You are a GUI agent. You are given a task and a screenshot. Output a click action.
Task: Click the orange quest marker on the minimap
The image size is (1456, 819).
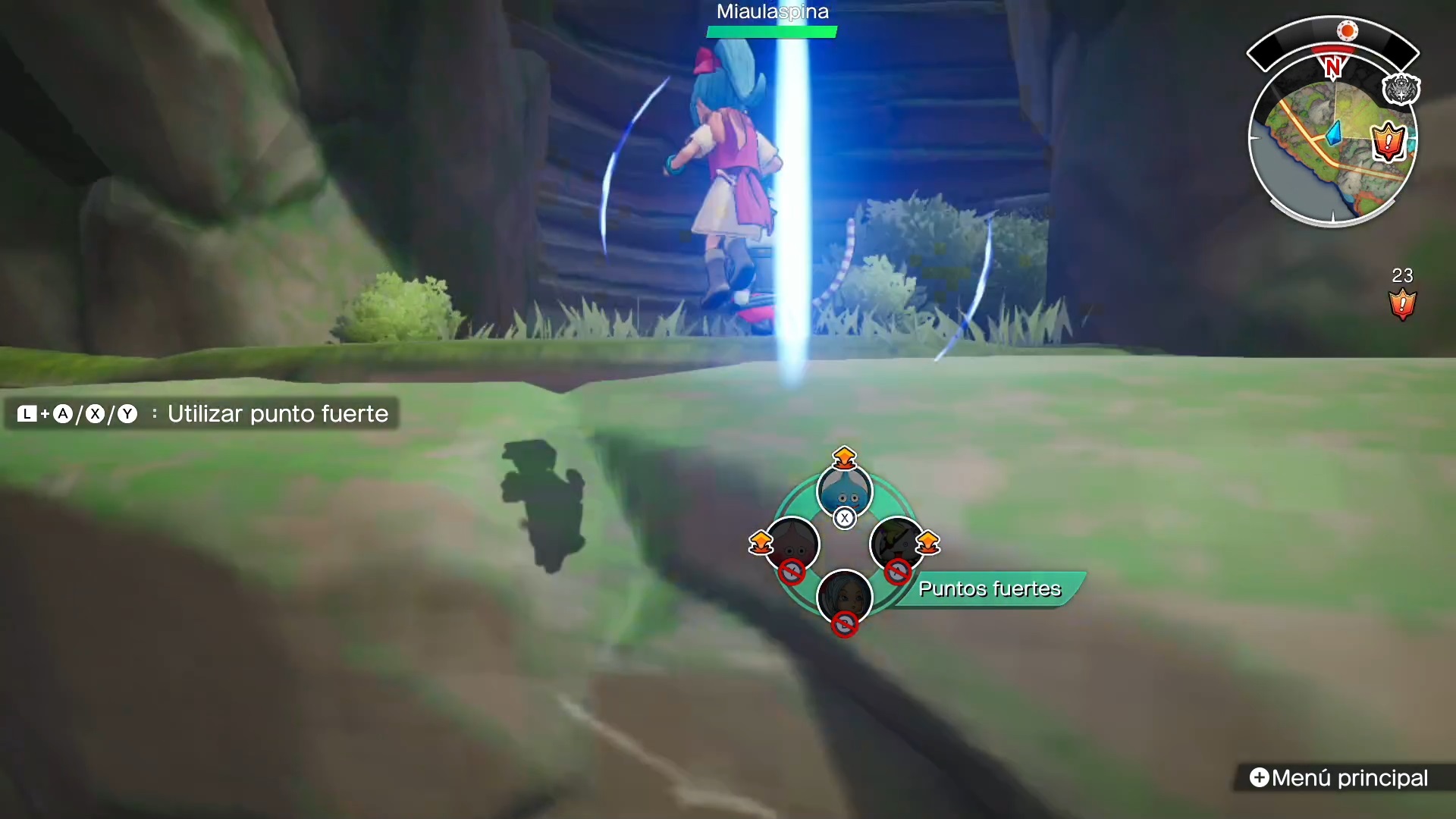coord(1389,140)
